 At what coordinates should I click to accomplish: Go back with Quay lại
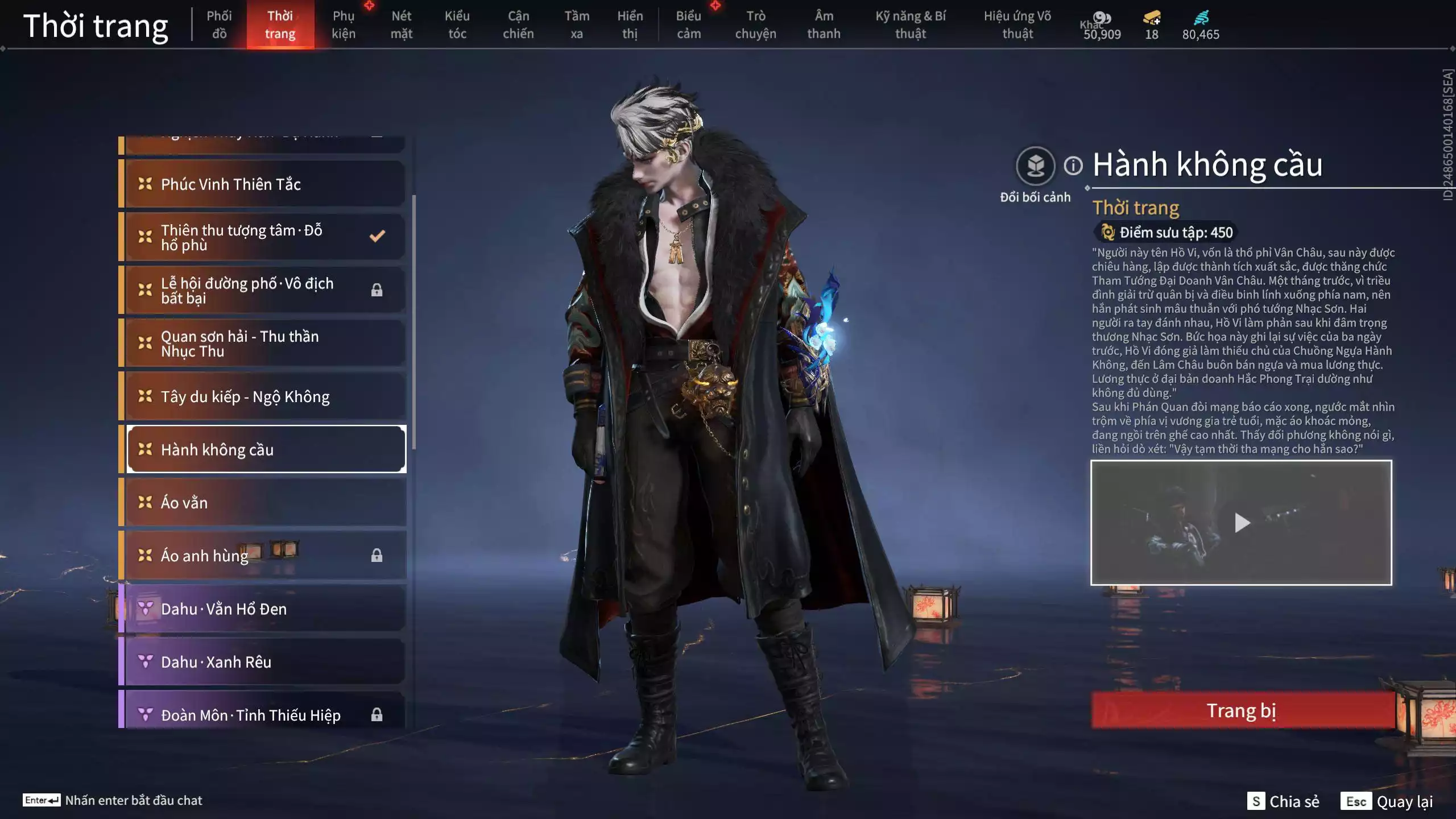(1387, 801)
